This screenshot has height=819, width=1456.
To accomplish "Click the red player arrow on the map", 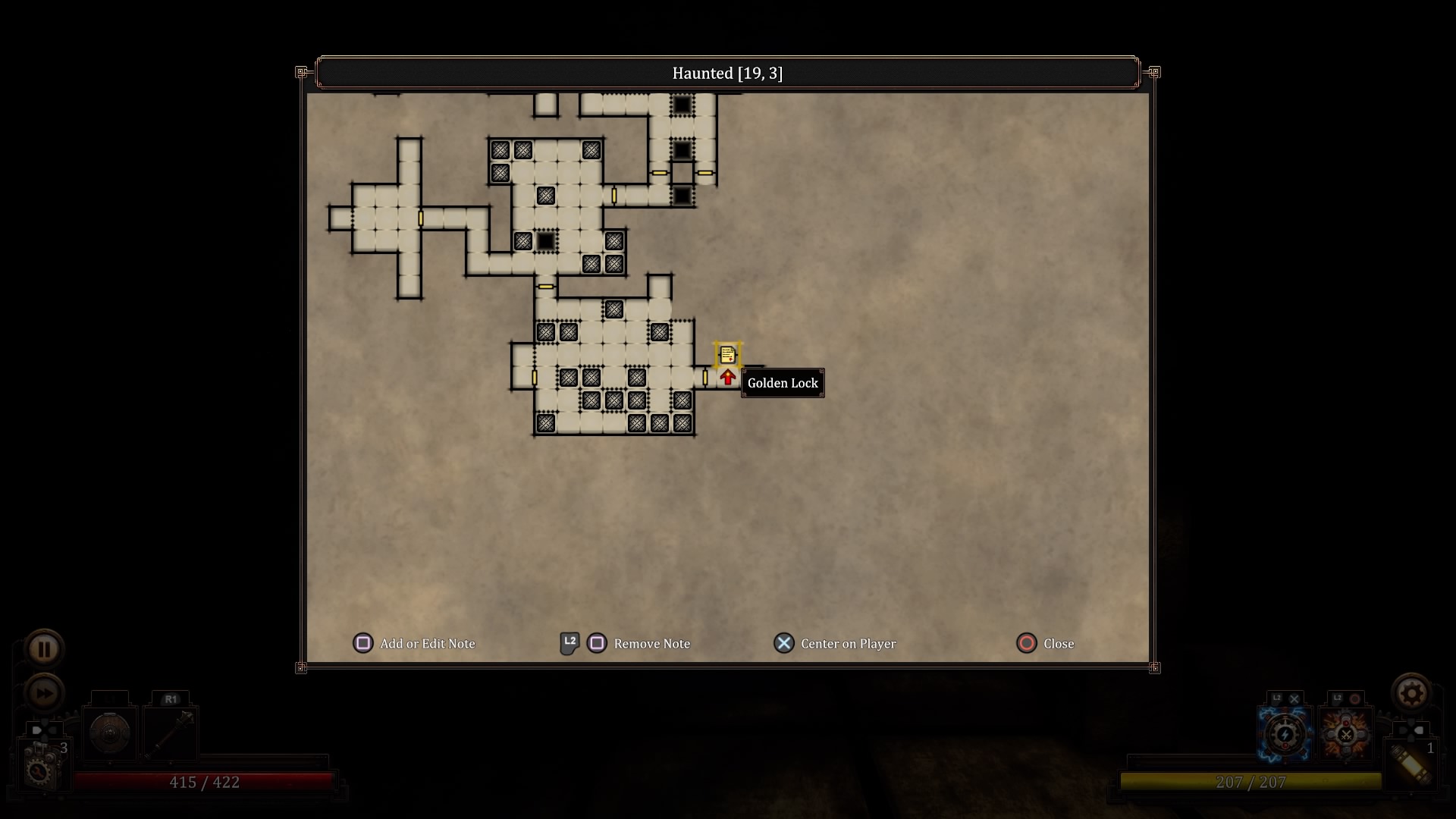I will [728, 377].
